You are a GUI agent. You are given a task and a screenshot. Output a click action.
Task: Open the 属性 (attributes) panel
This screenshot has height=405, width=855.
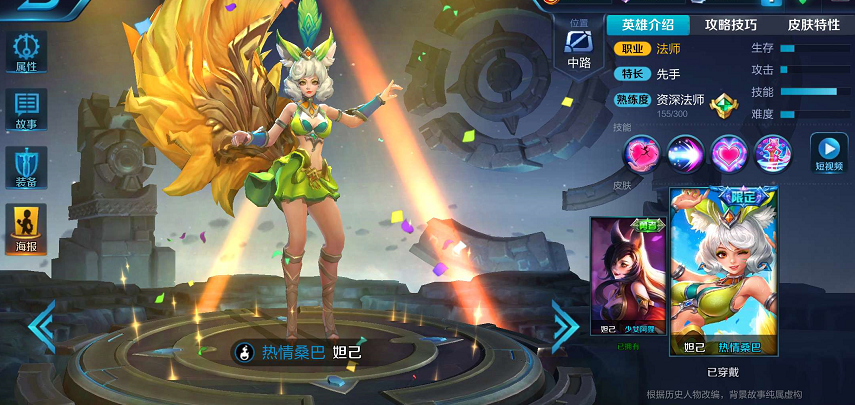[x=26, y=52]
